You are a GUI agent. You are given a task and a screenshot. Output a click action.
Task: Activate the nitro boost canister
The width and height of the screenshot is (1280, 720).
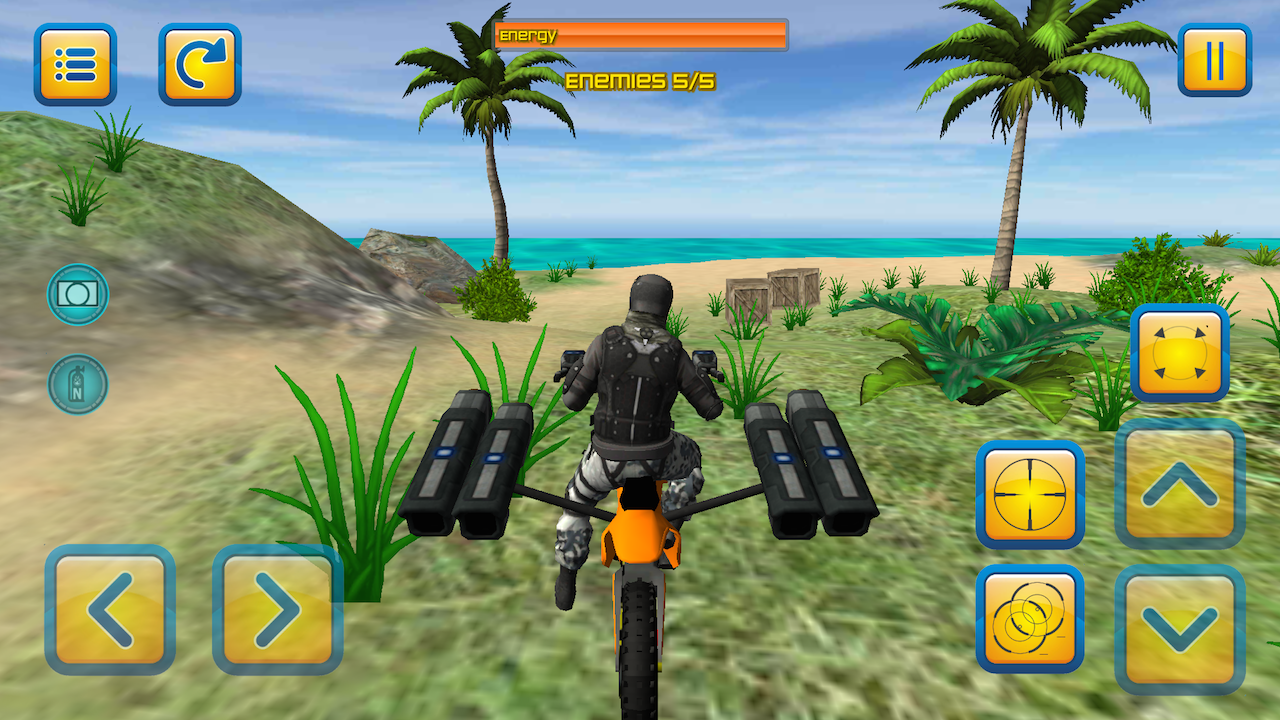tap(78, 385)
